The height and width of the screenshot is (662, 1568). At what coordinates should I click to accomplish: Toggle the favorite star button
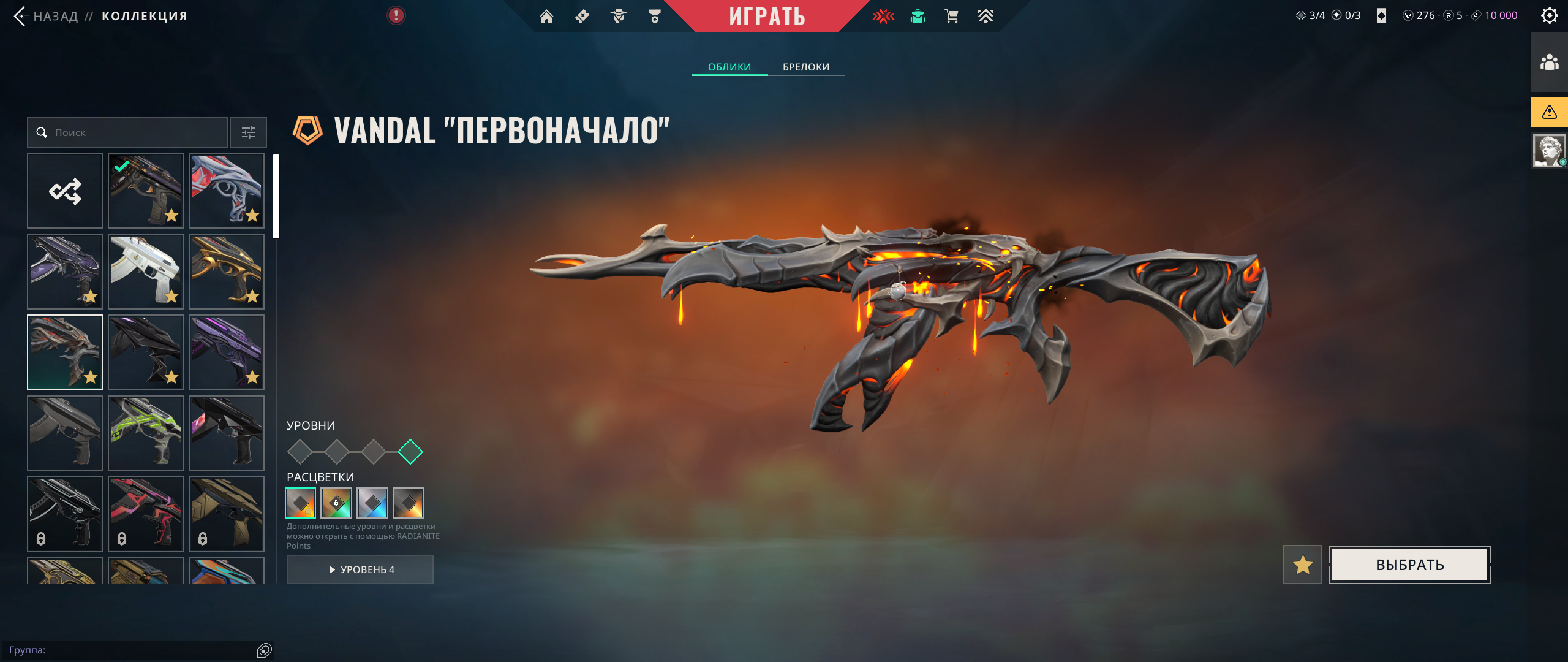[1302, 565]
